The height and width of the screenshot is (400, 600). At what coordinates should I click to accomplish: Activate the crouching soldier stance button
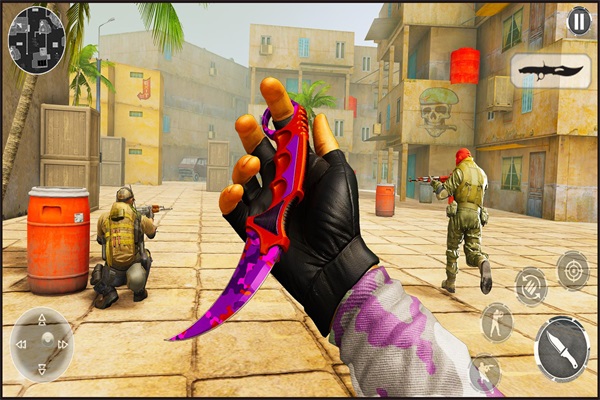485,372
